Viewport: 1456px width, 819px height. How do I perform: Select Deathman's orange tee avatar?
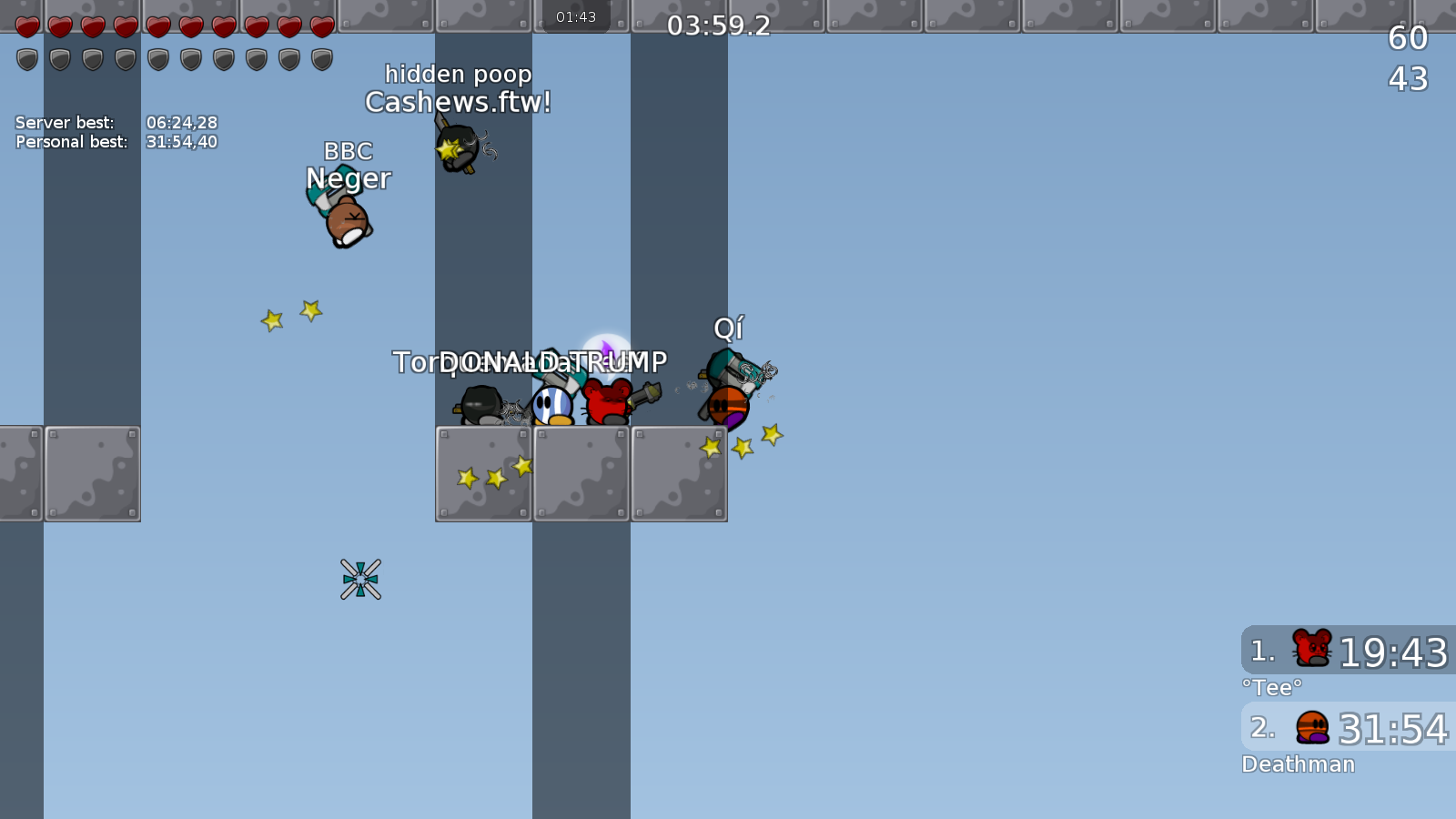1310,727
